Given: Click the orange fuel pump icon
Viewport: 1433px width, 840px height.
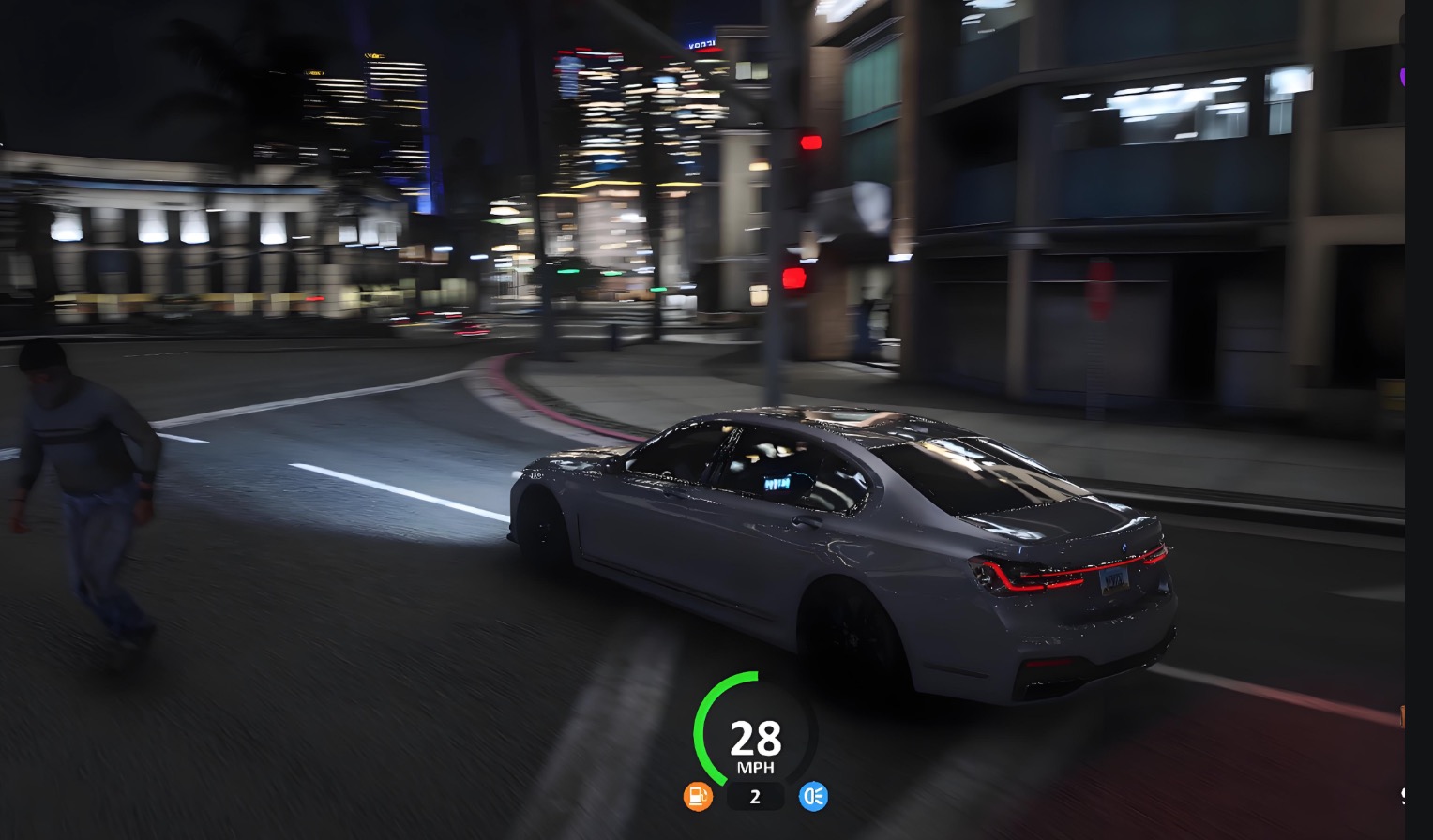Looking at the screenshot, I should tap(698, 797).
